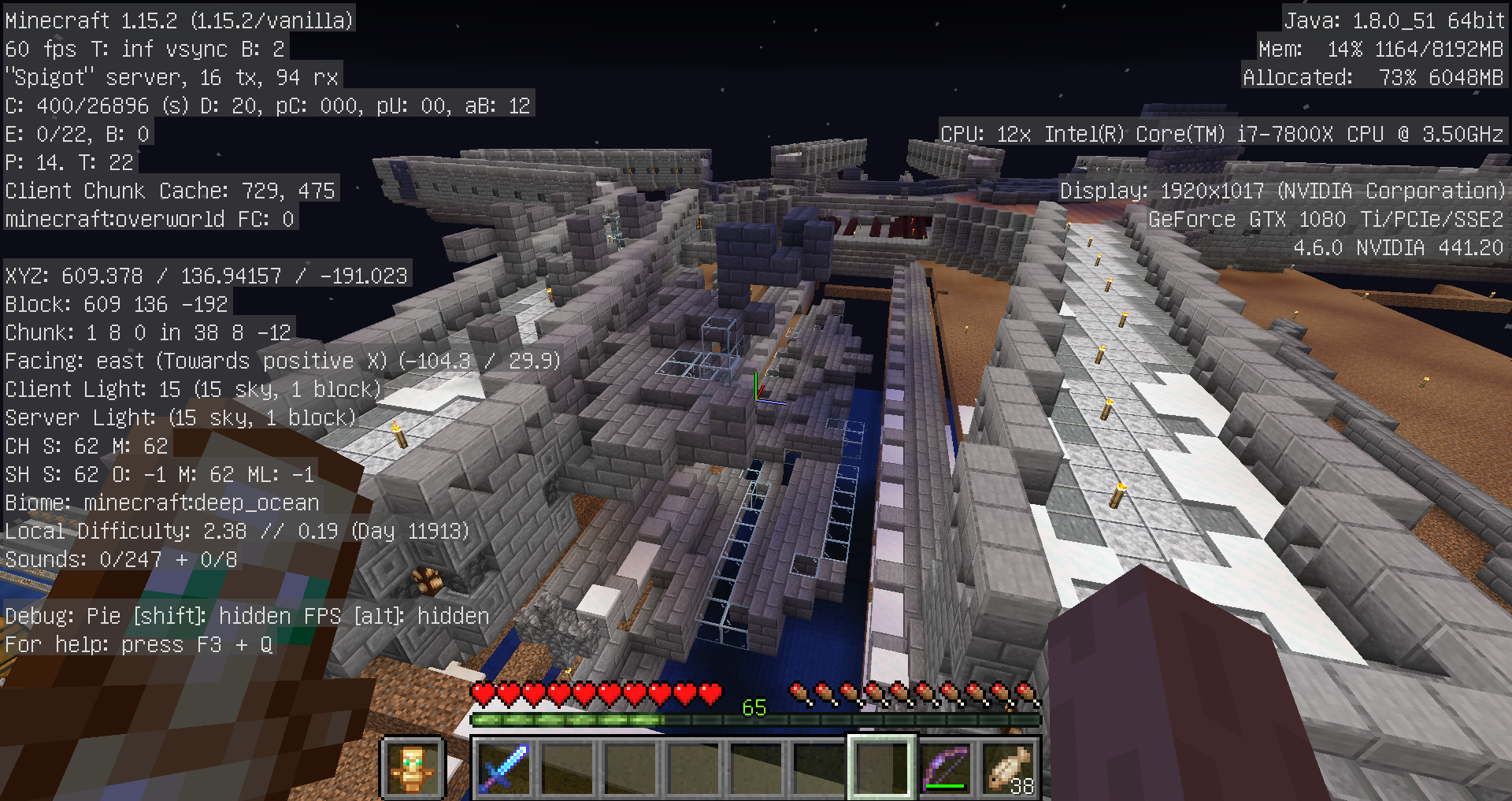The height and width of the screenshot is (801, 1512).
Task: Select the diamond sword hotbar slot
Action: (504, 767)
